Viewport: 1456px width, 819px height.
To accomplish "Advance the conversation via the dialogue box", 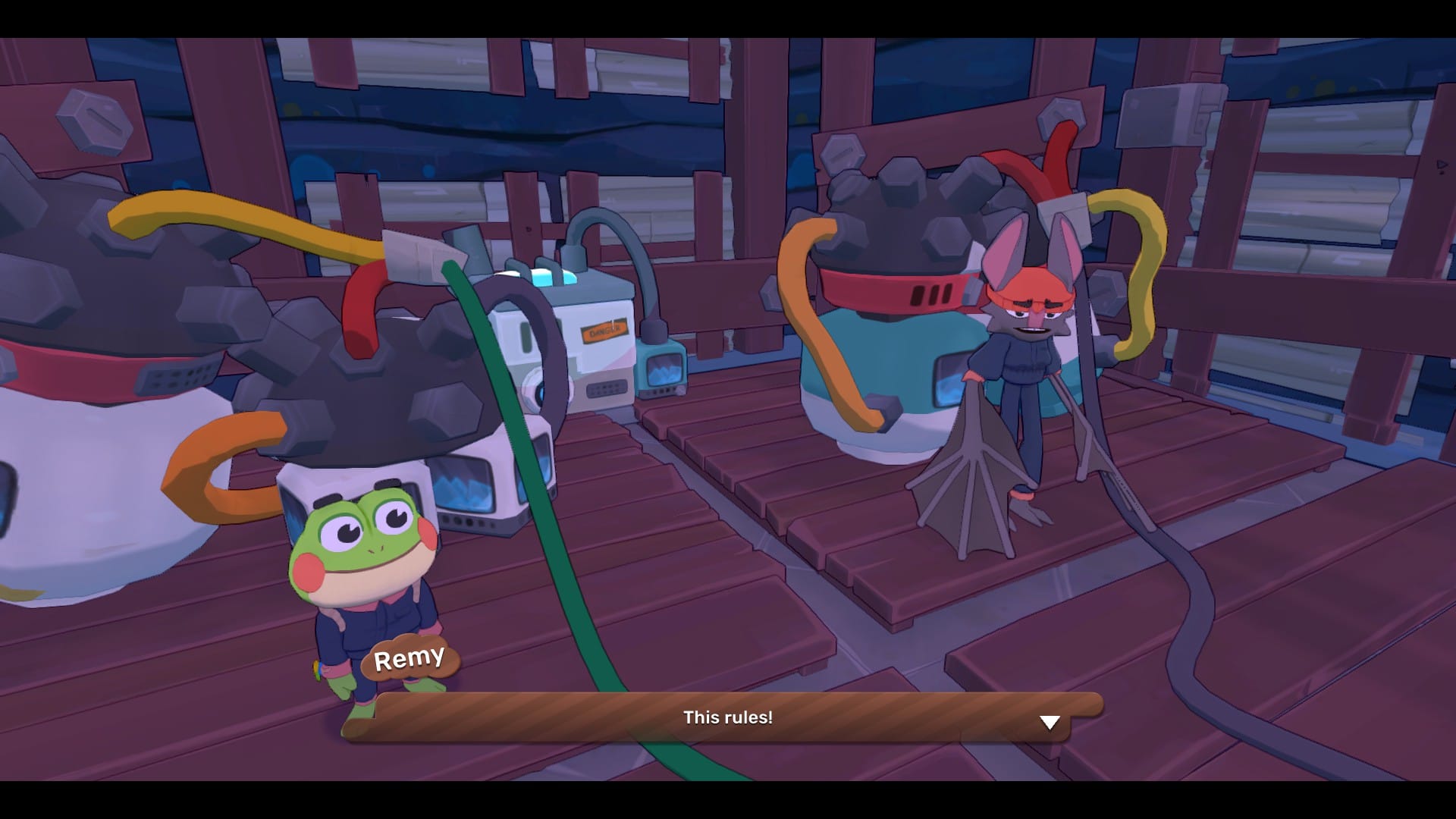I will click(x=728, y=718).
